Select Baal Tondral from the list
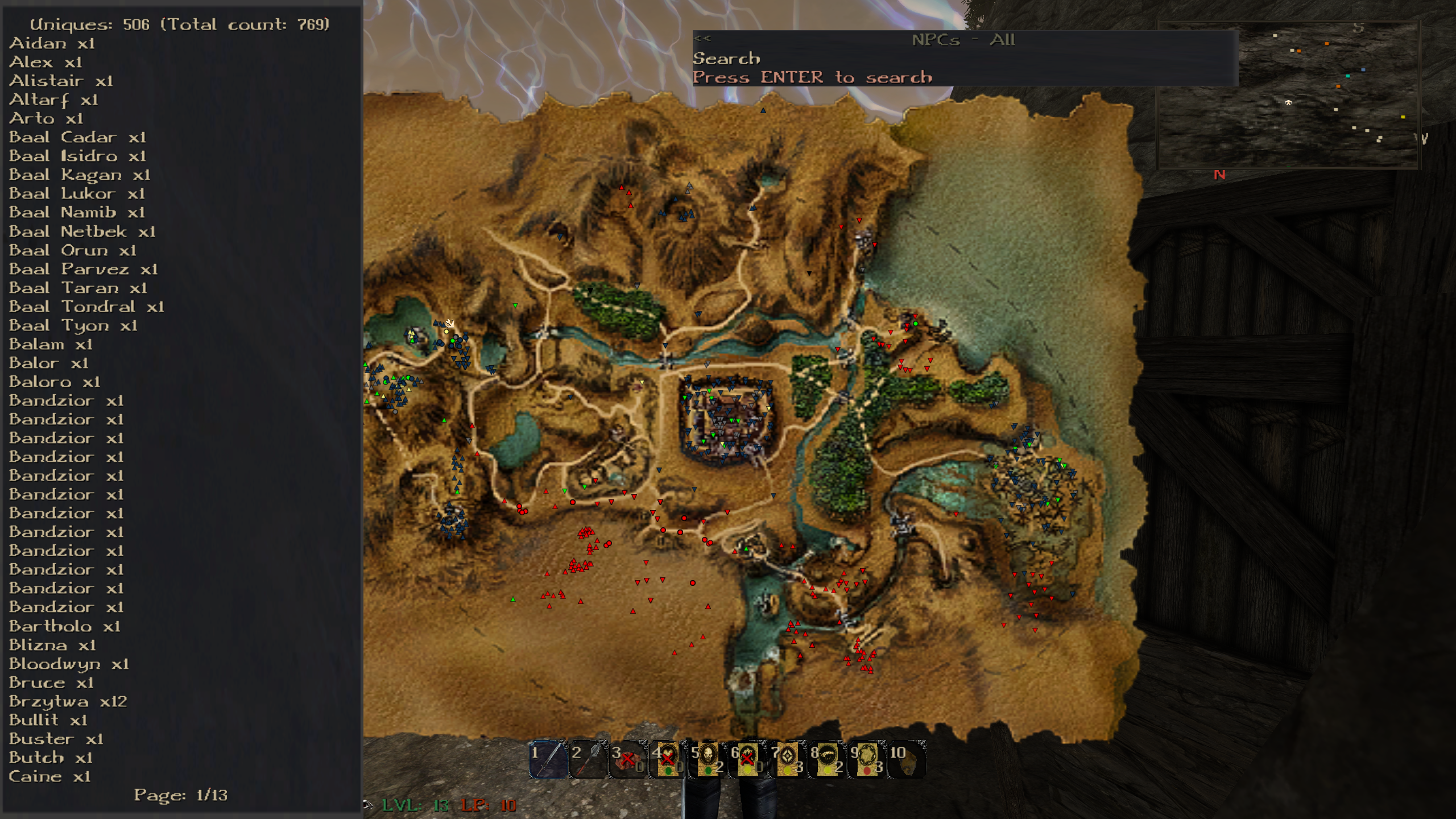 point(86,307)
